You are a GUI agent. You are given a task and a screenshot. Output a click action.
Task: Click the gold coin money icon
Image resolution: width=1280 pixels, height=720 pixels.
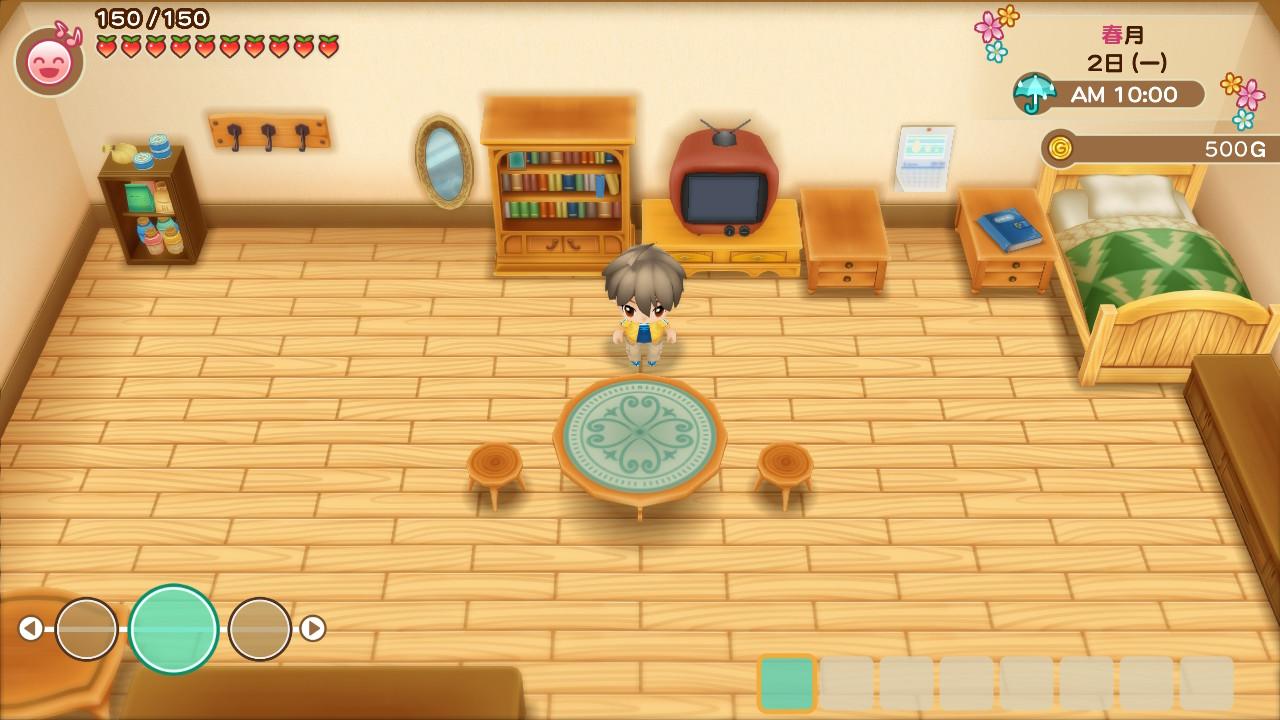tap(1060, 149)
